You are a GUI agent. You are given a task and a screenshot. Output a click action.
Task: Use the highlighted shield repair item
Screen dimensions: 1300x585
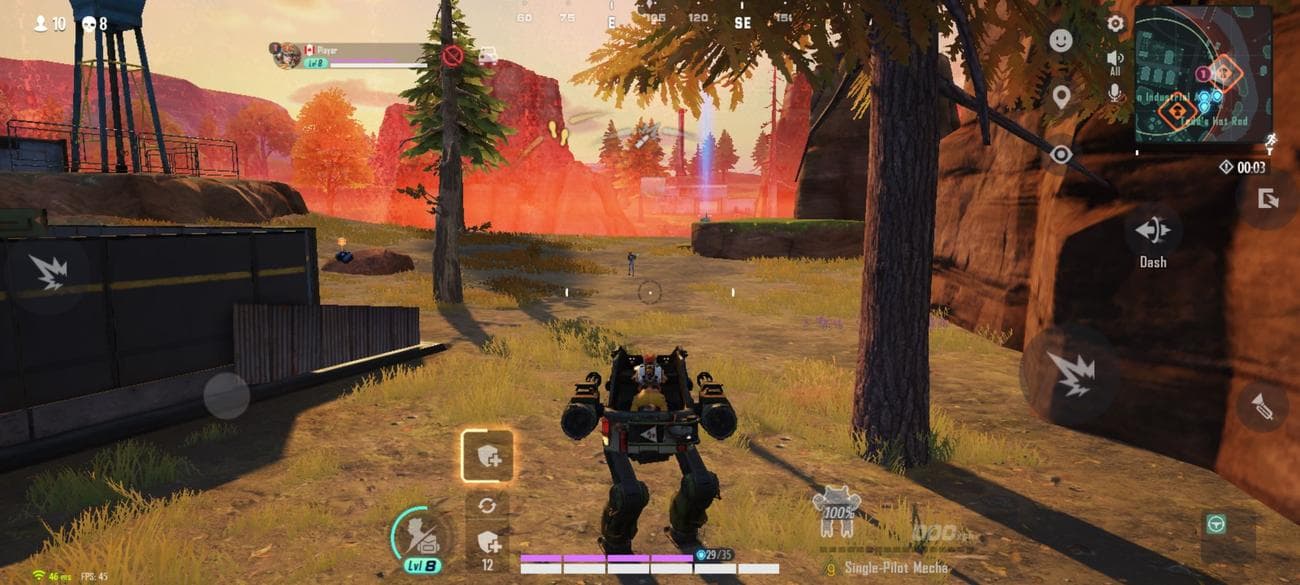(488, 456)
